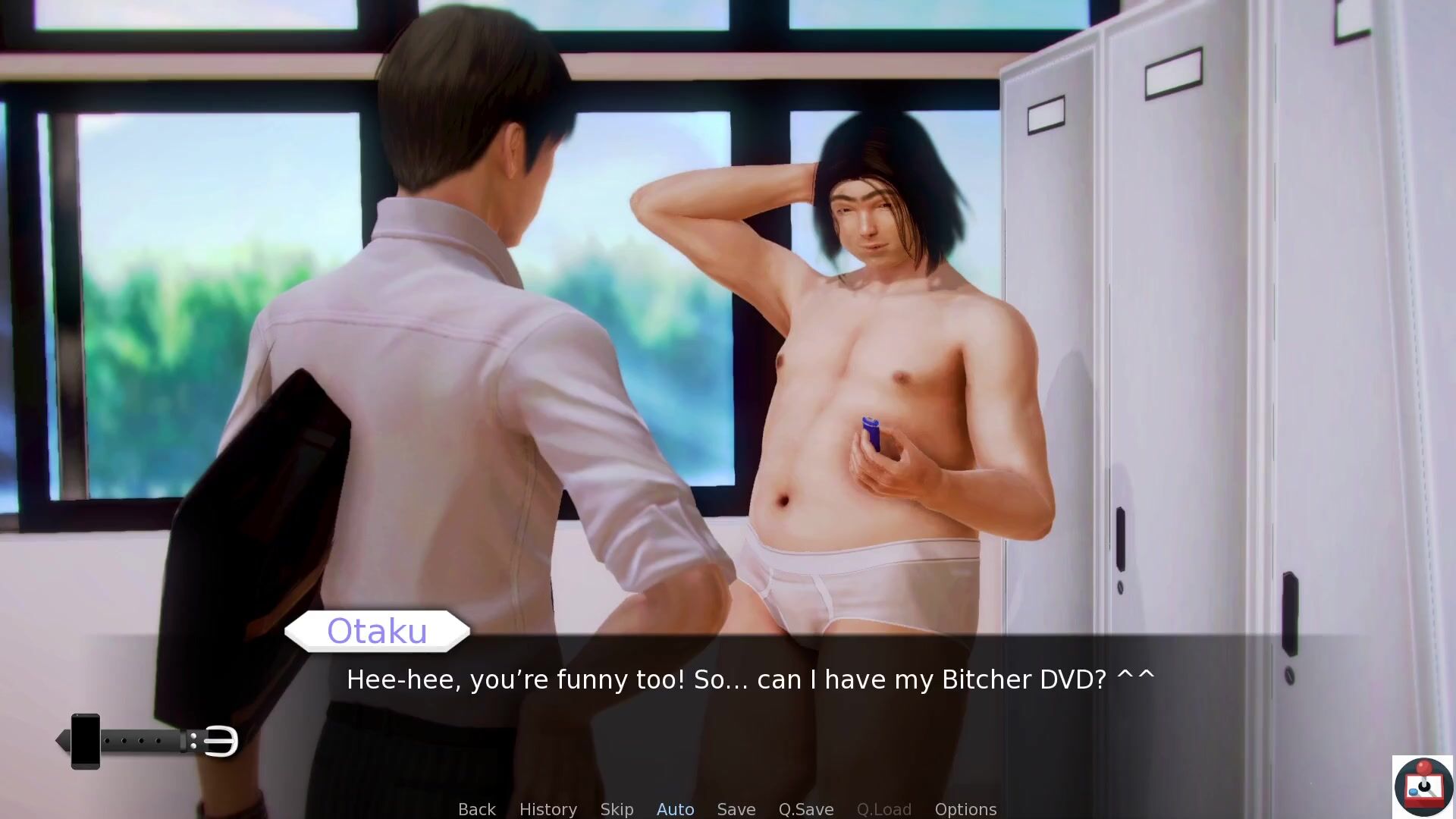Screen dimensions: 1456x819
Task: Toggle Auto-advance mode
Action: 675,809
